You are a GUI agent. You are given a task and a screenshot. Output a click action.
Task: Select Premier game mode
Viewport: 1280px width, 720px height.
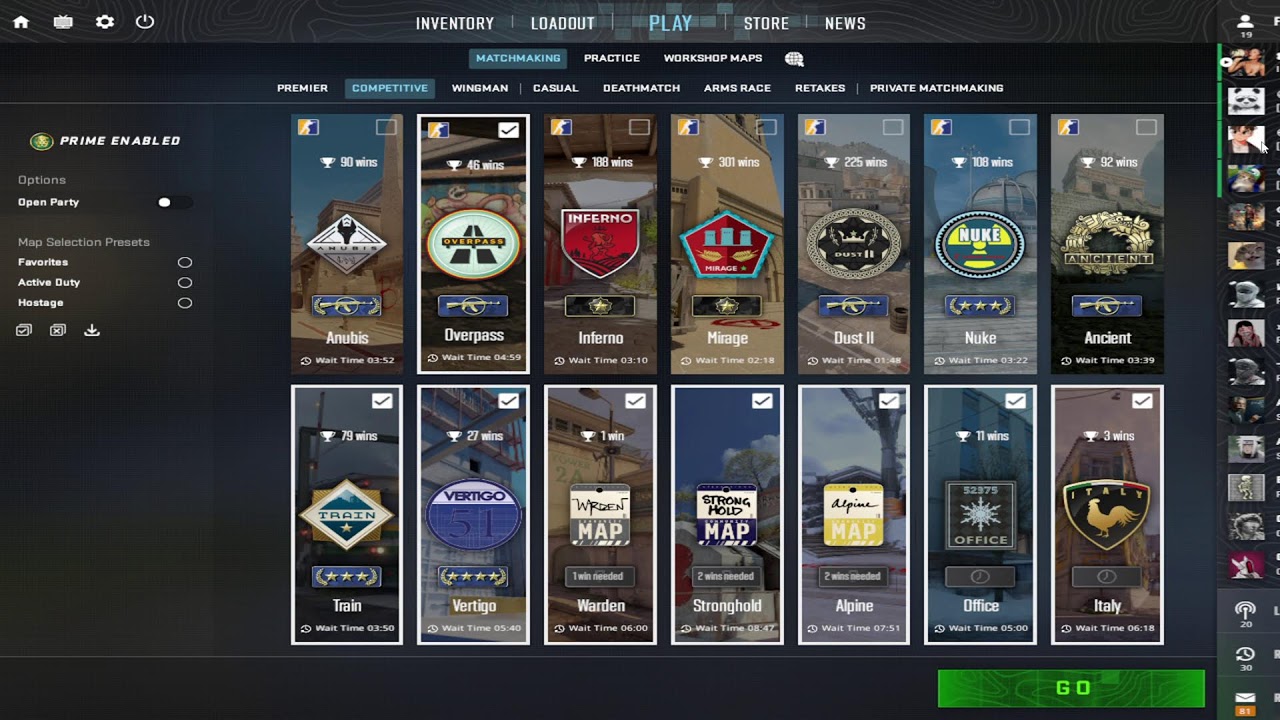click(302, 88)
